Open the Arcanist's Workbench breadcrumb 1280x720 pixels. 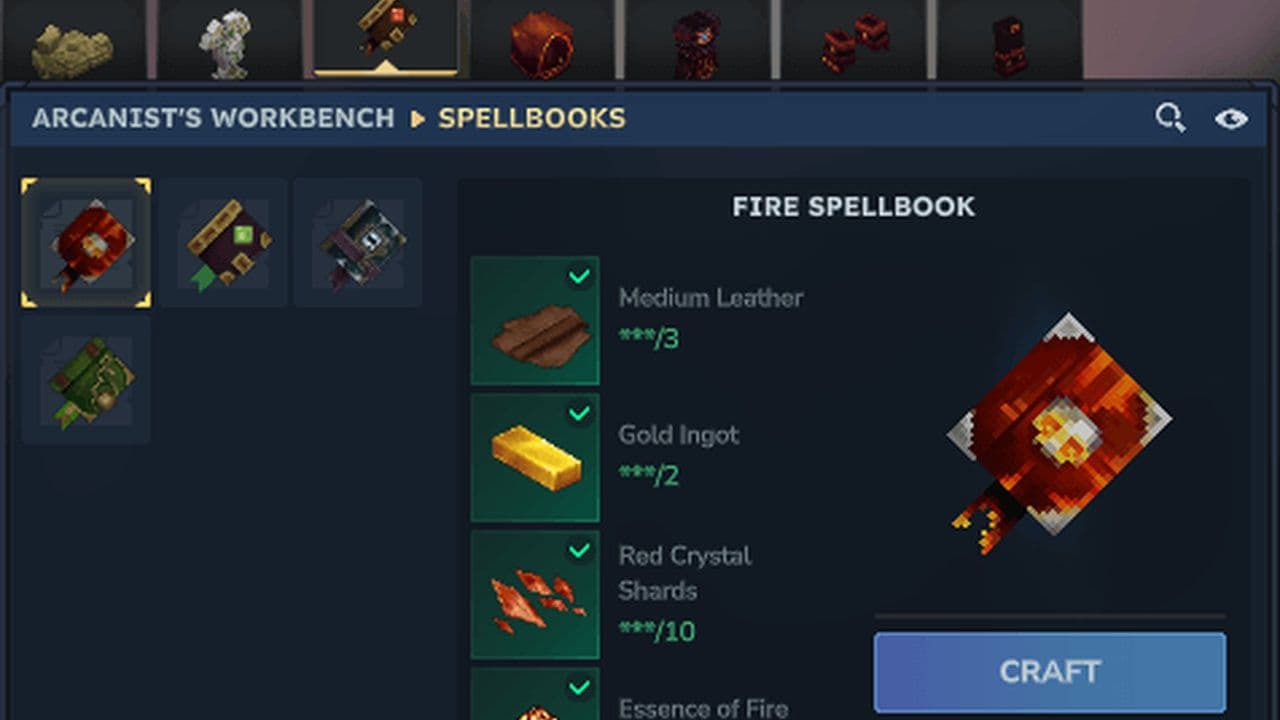(x=214, y=118)
